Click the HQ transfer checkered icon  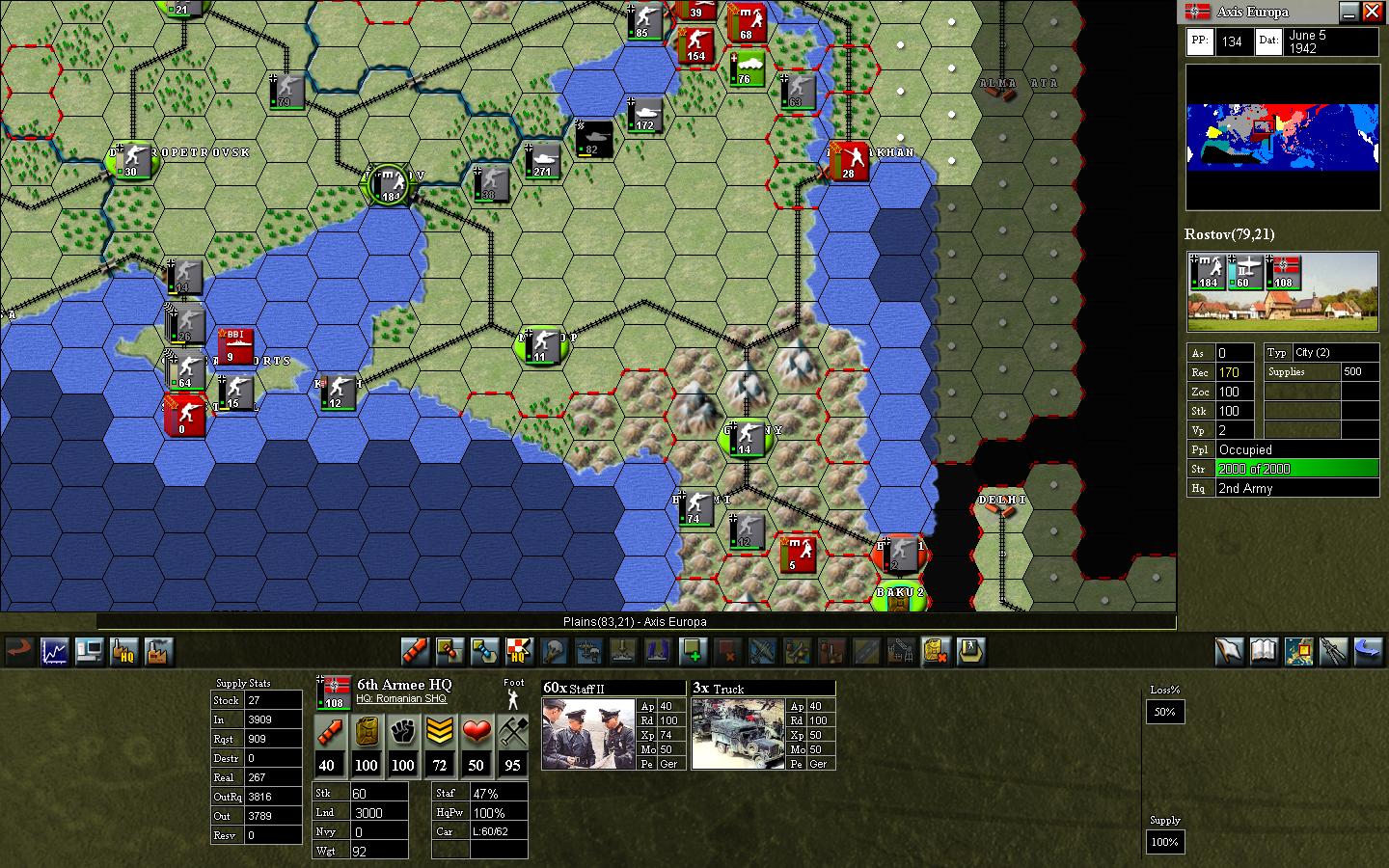click(x=517, y=651)
